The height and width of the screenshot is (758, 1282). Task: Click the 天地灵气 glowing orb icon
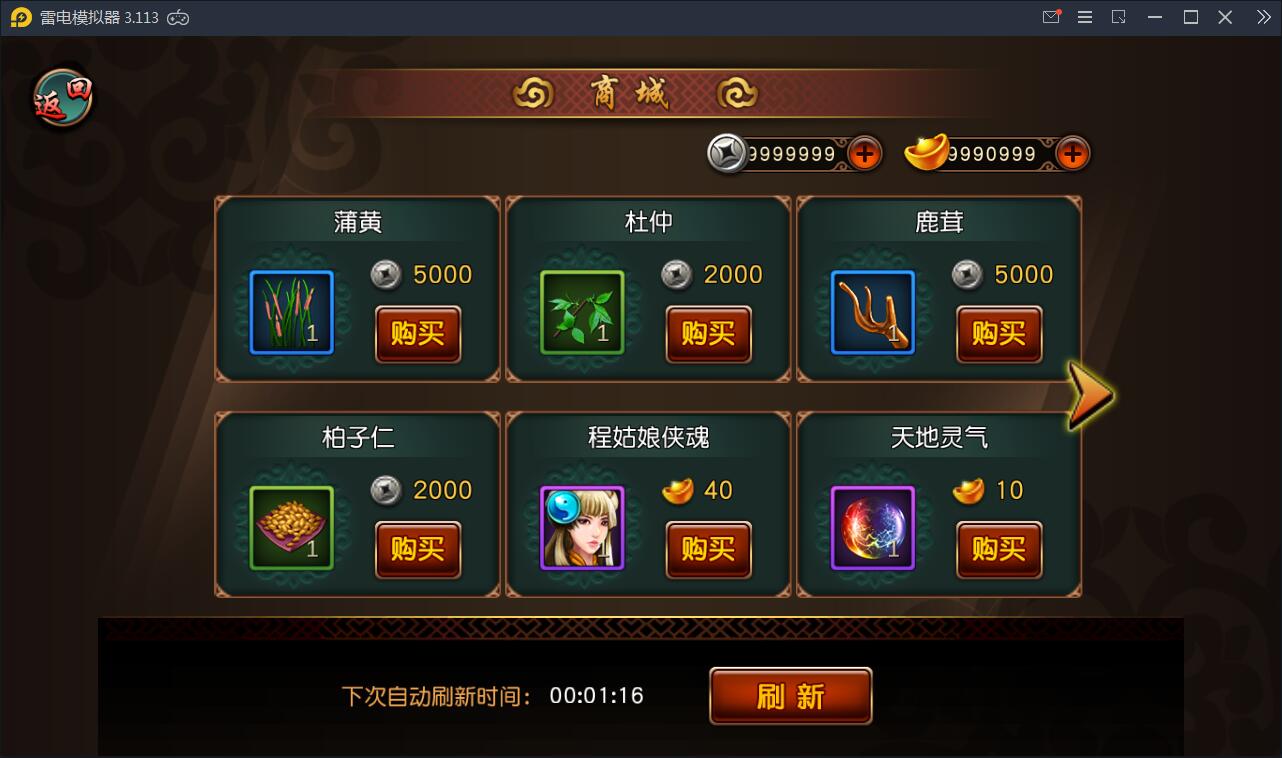pyautogui.click(x=872, y=528)
